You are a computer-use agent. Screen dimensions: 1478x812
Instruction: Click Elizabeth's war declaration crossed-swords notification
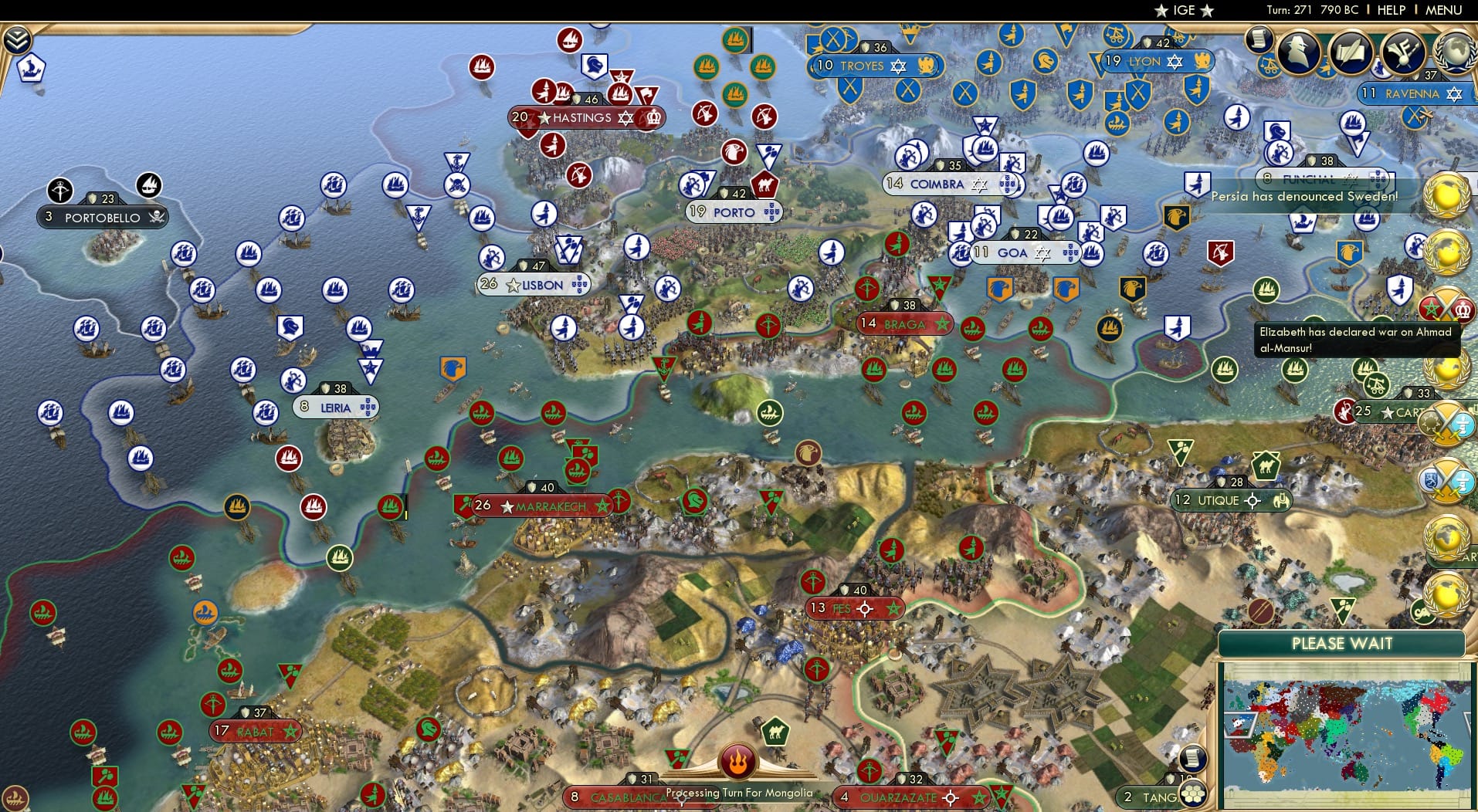(1446, 306)
